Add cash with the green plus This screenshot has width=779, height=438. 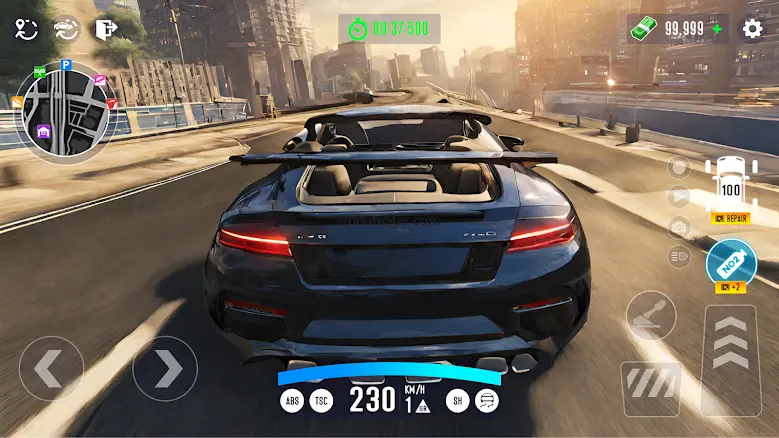pyautogui.click(x=717, y=29)
